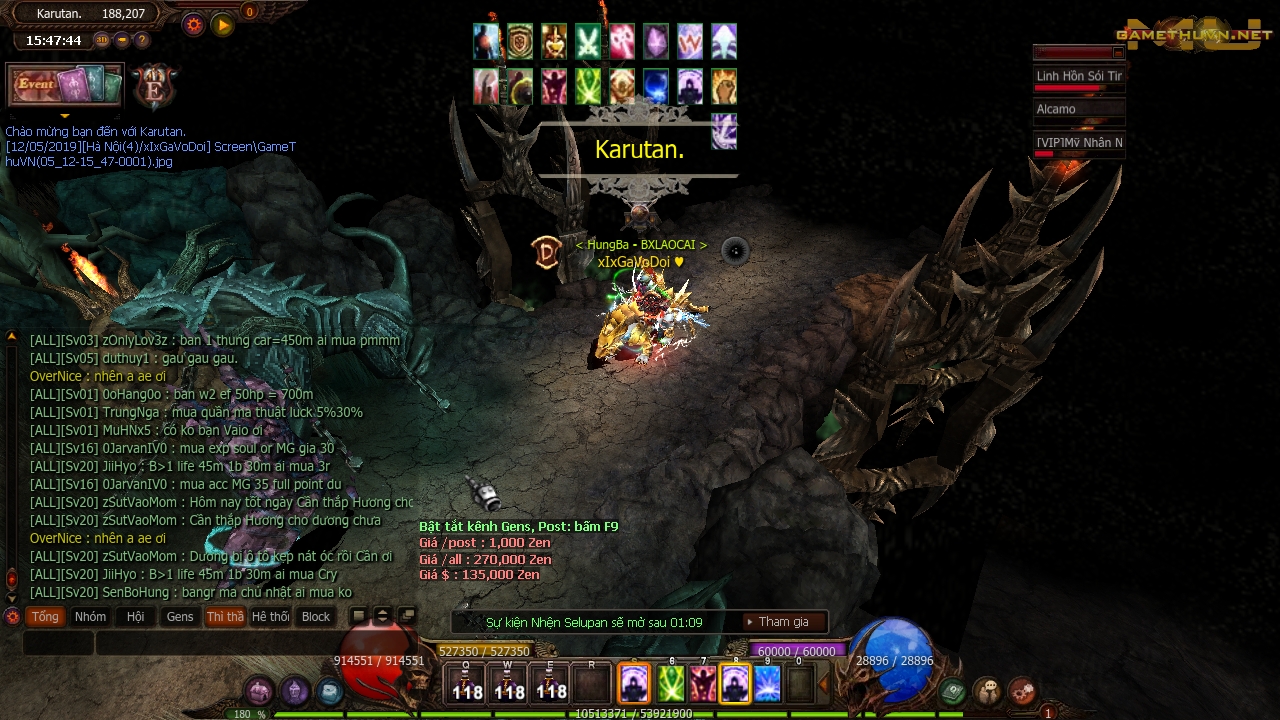The image size is (1280, 720).
Task: Select the green skill in hotbar slot 6
Action: click(669, 684)
